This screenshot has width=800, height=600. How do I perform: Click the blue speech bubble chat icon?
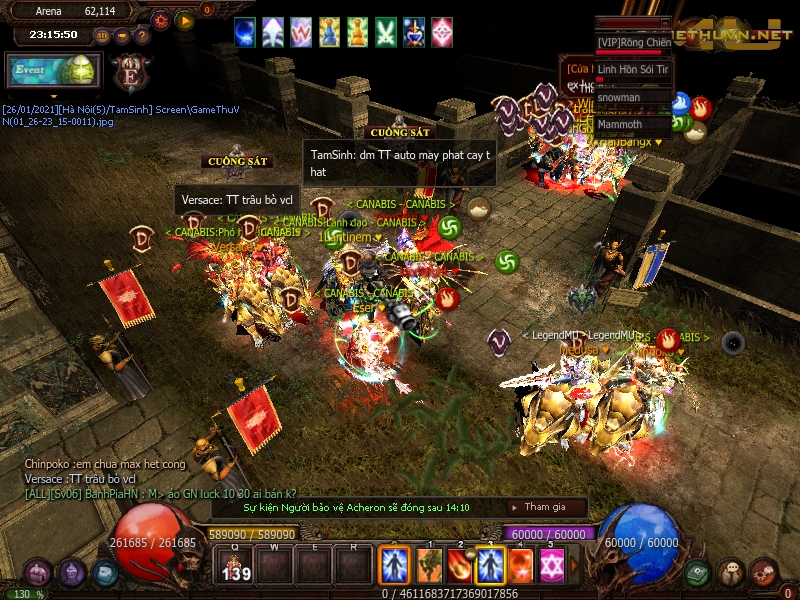(105, 574)
